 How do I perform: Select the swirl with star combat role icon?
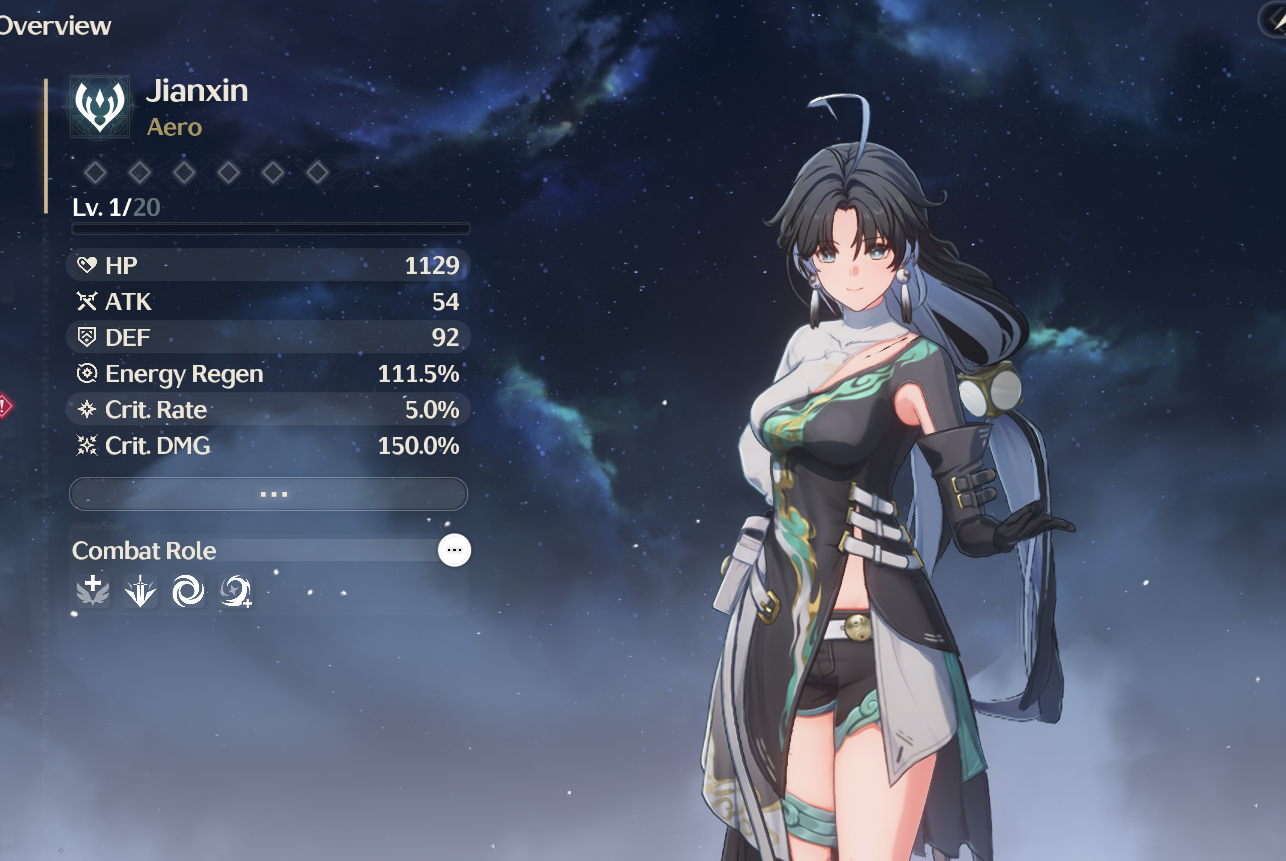click(x=235, y=592)
